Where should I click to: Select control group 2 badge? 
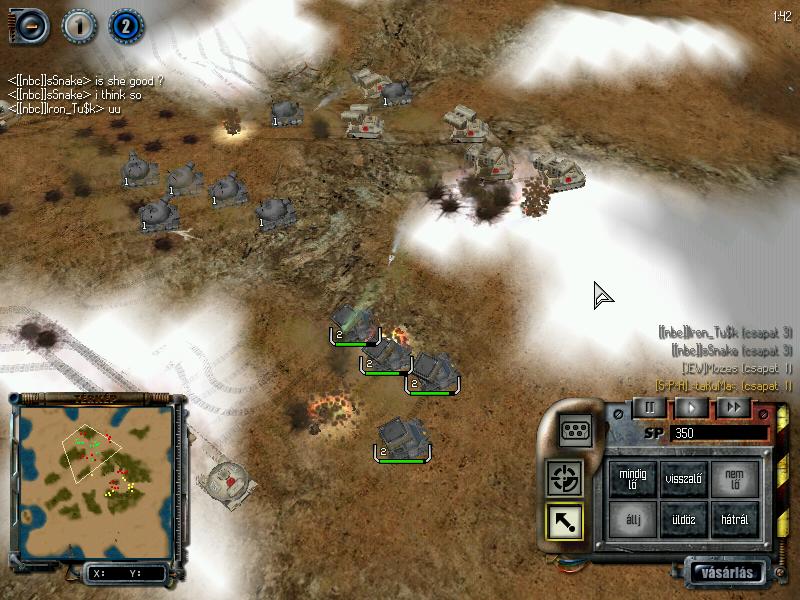pyautogui.click(x=126, y=25)
